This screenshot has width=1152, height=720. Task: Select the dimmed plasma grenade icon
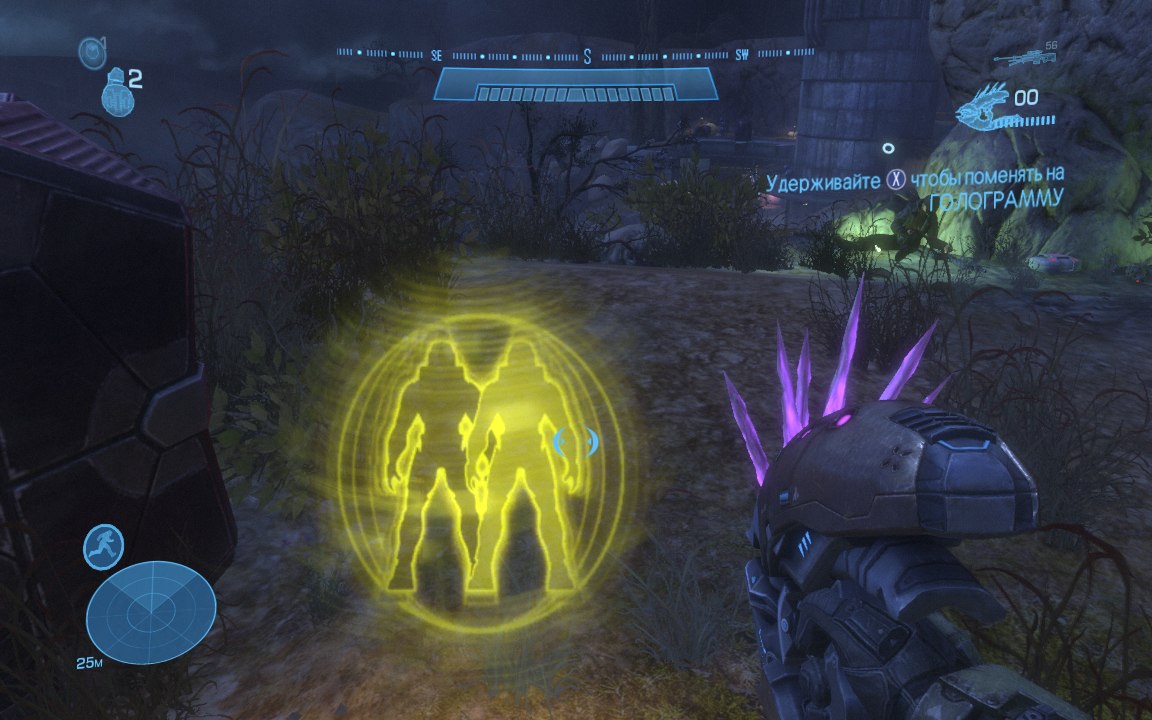91,52
